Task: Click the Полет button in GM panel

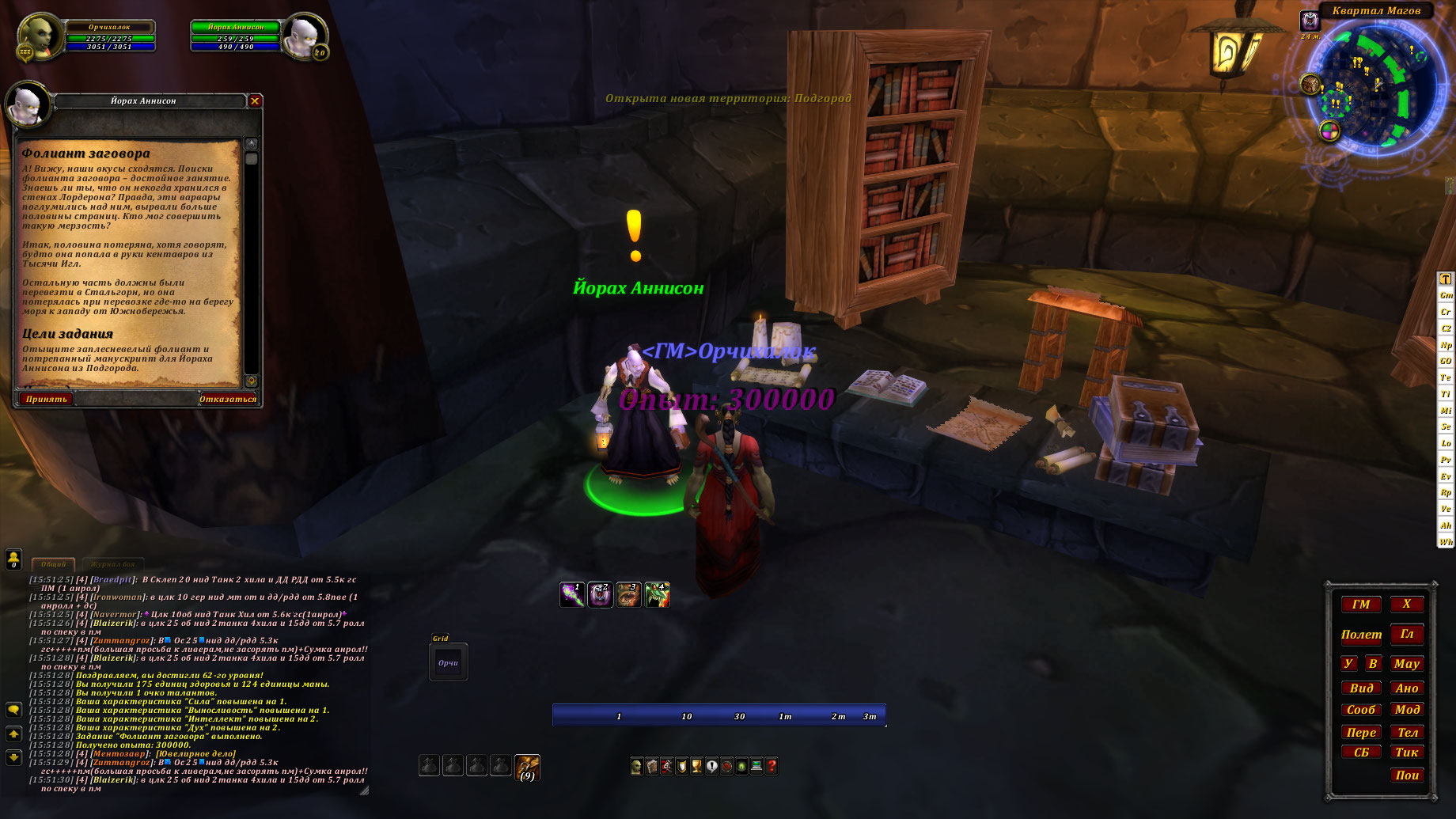Action: pos(1361,635)
